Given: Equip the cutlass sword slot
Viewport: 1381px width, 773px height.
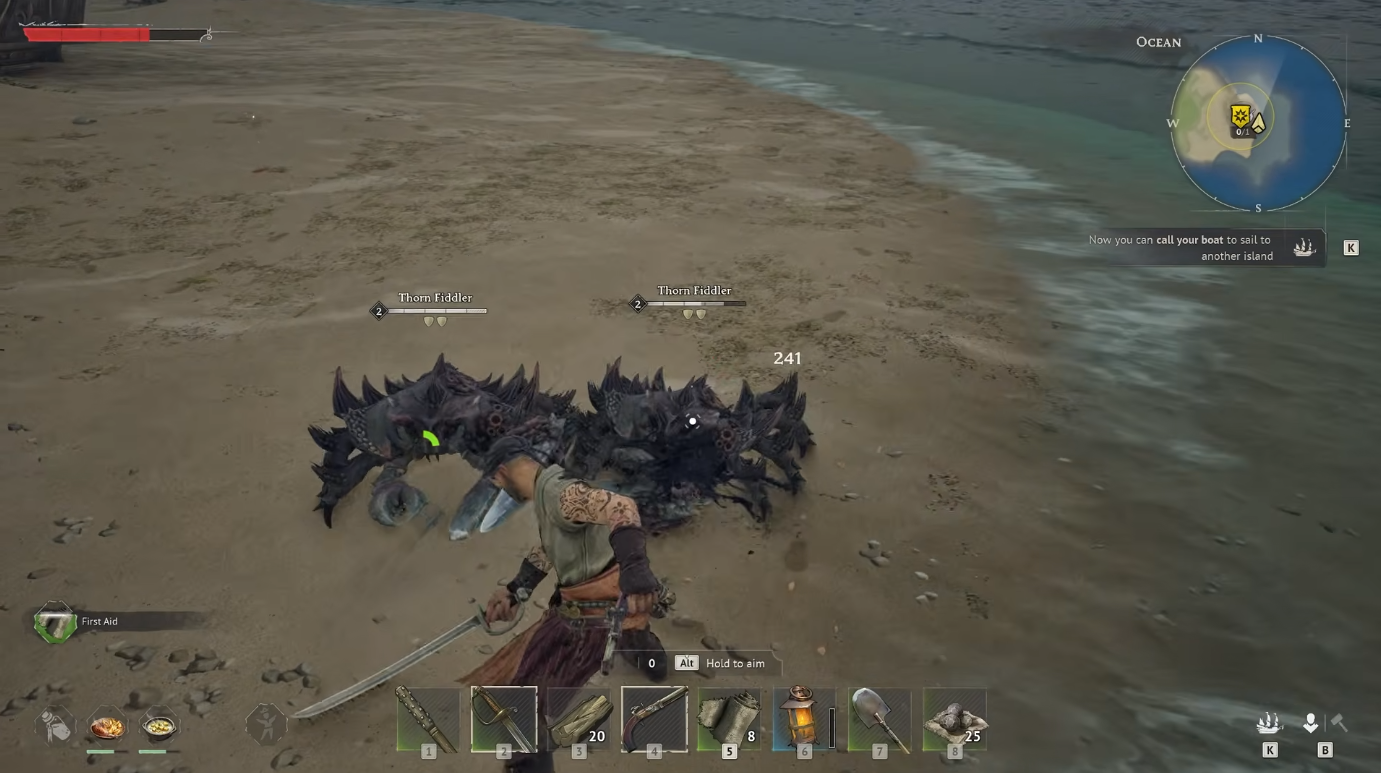Looking at the screenshot, I should point(503,718).
